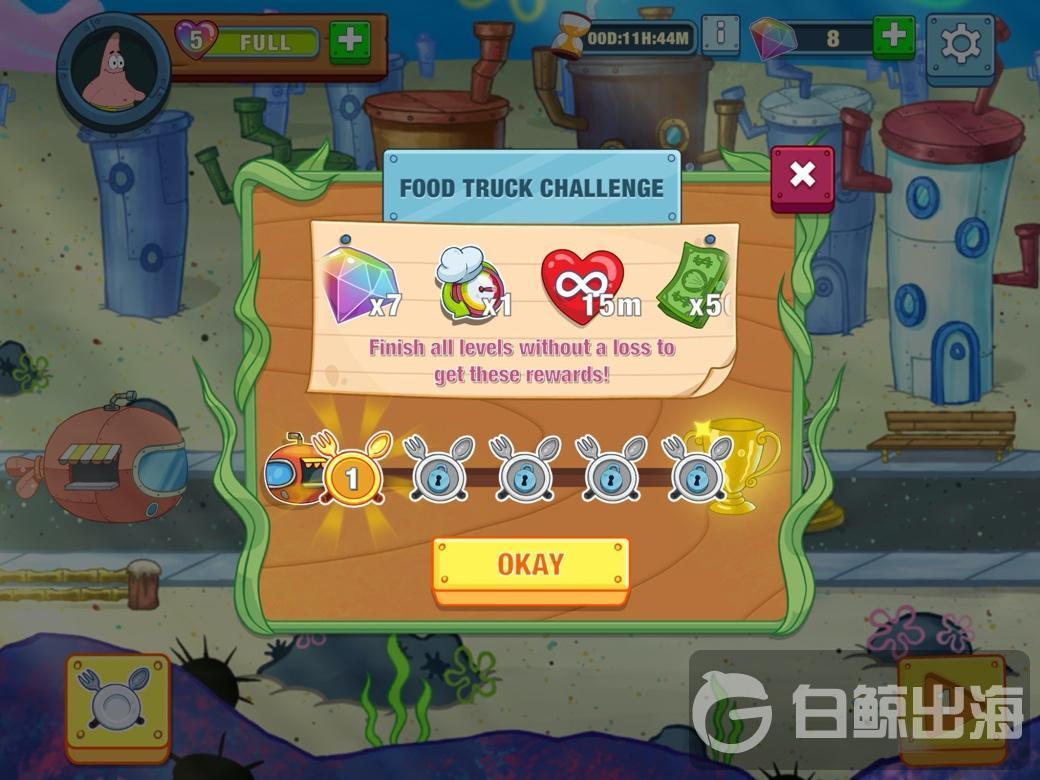
Task: Add more gems with the plus button
Action: coord(893,38)
